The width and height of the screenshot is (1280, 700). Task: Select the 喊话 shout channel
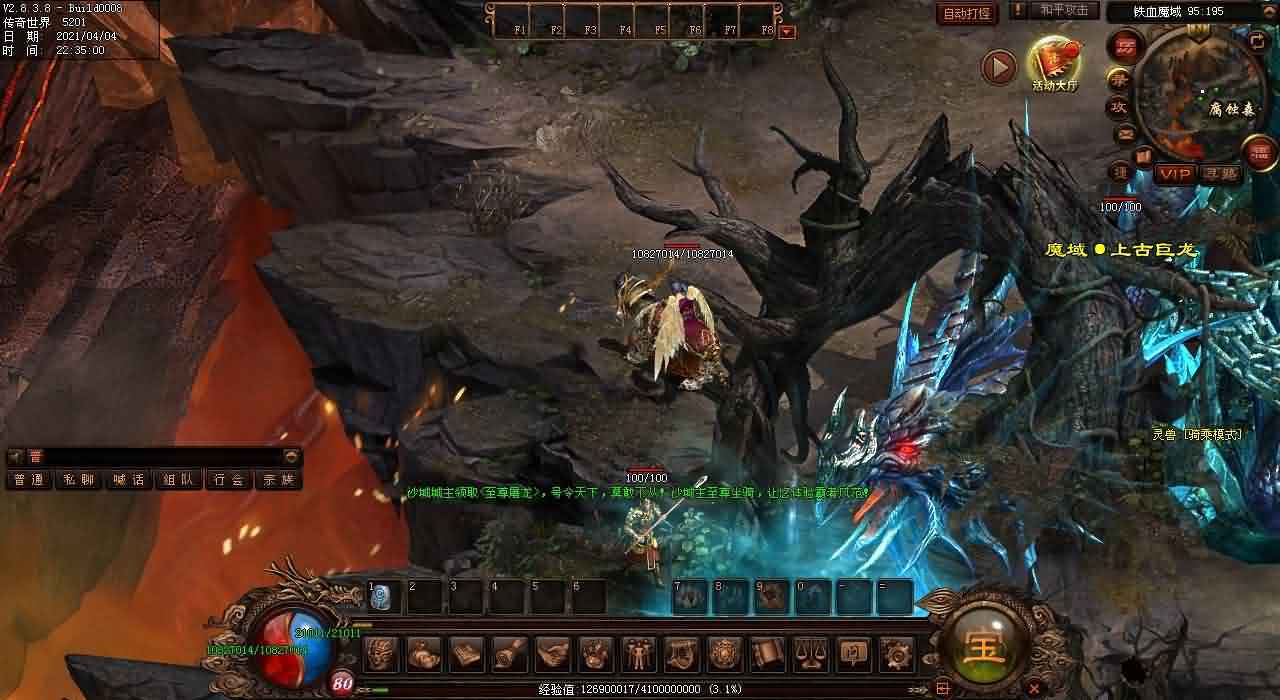coord(128,480)
